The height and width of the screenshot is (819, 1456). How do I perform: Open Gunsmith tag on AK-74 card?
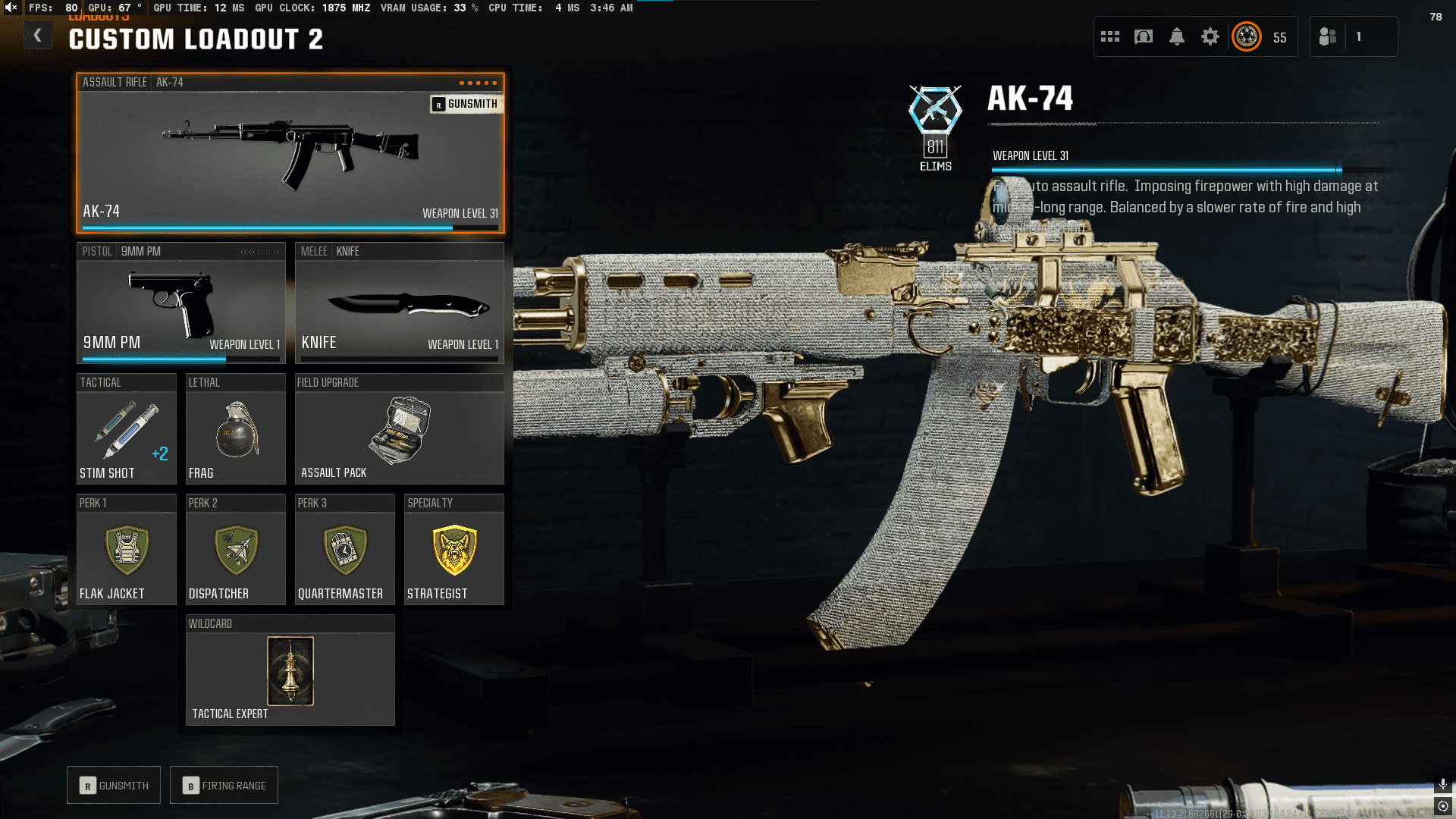tap(466, 104)
